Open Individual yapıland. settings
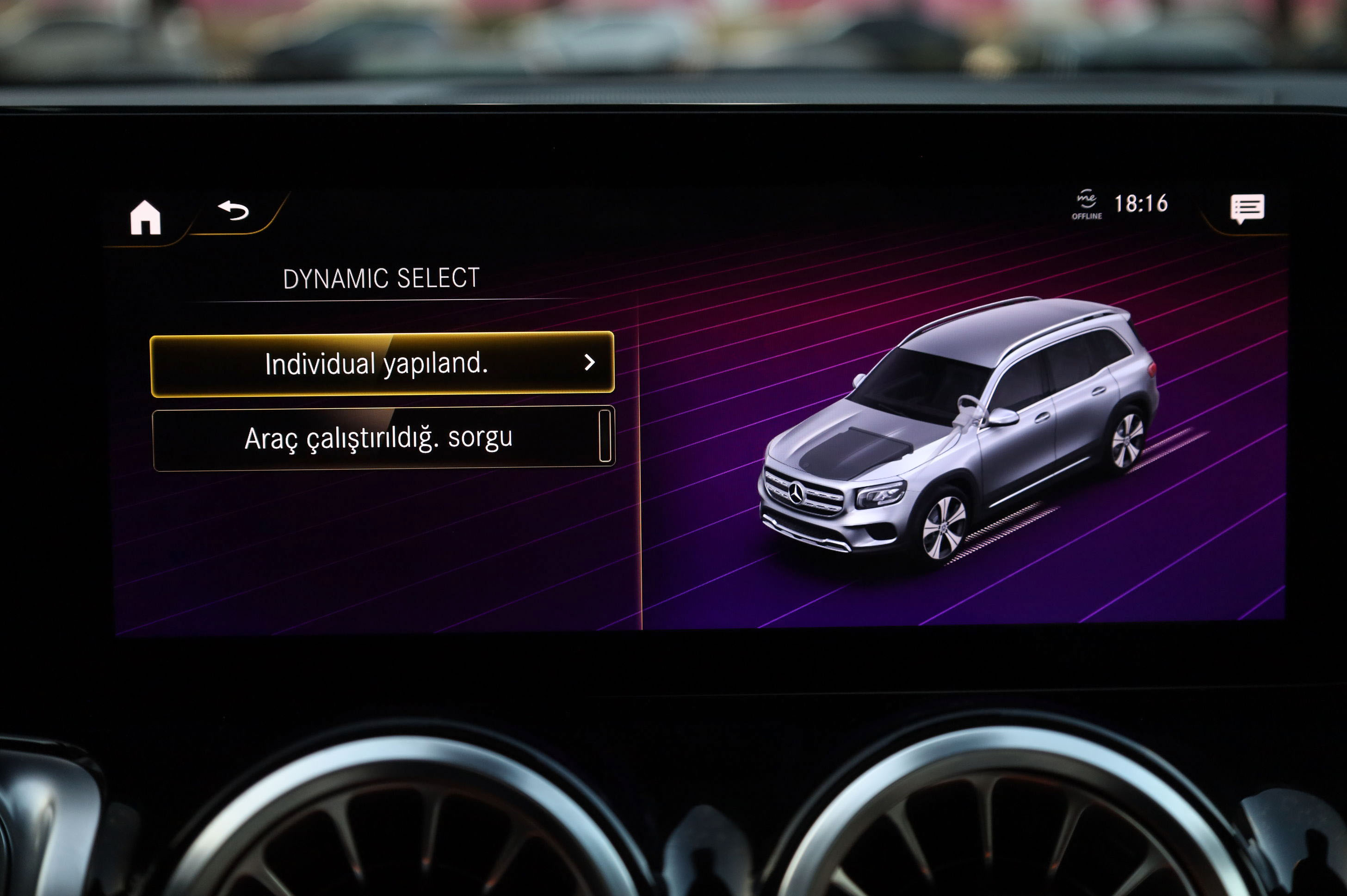The height and width of the screenshot is (896, 1347). 382,363
